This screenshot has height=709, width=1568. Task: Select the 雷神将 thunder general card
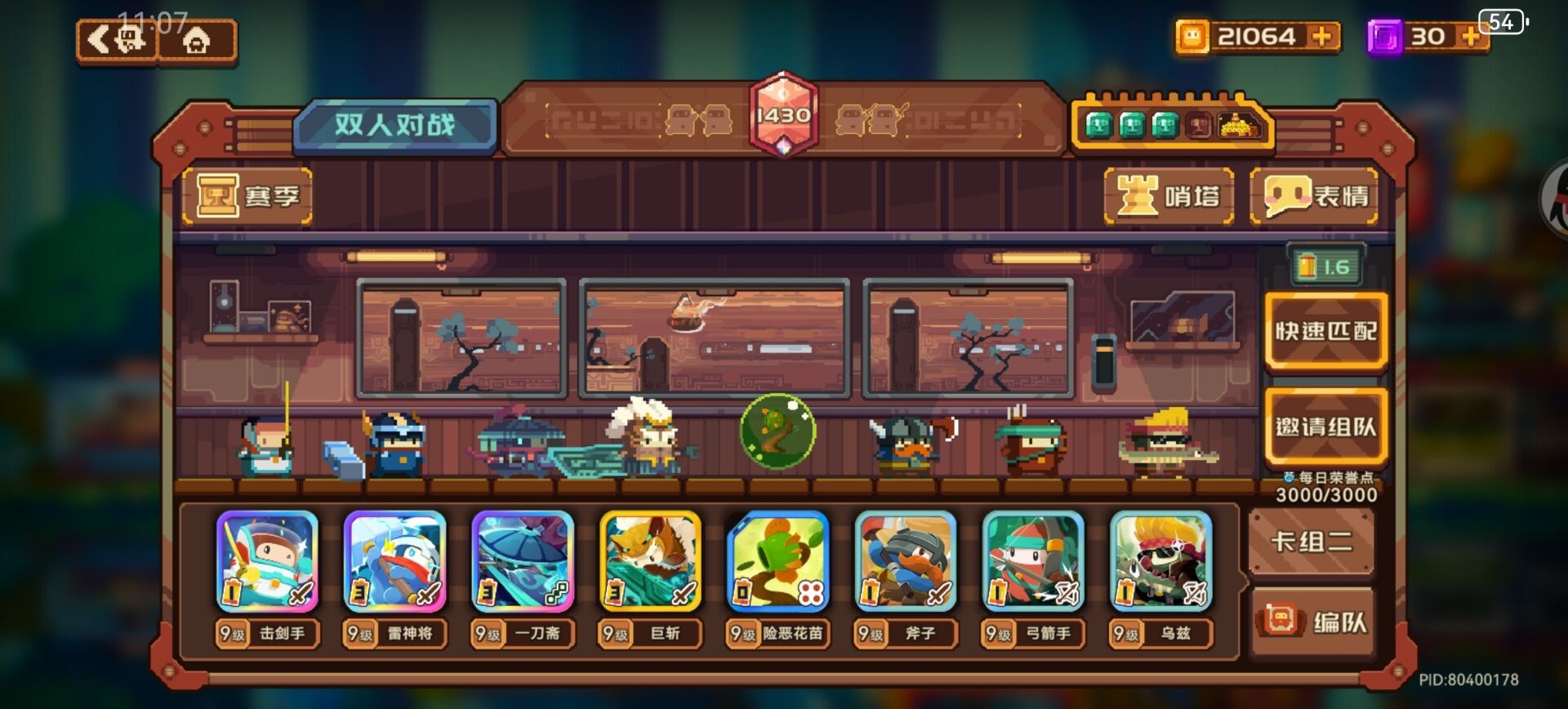point(394,562)
